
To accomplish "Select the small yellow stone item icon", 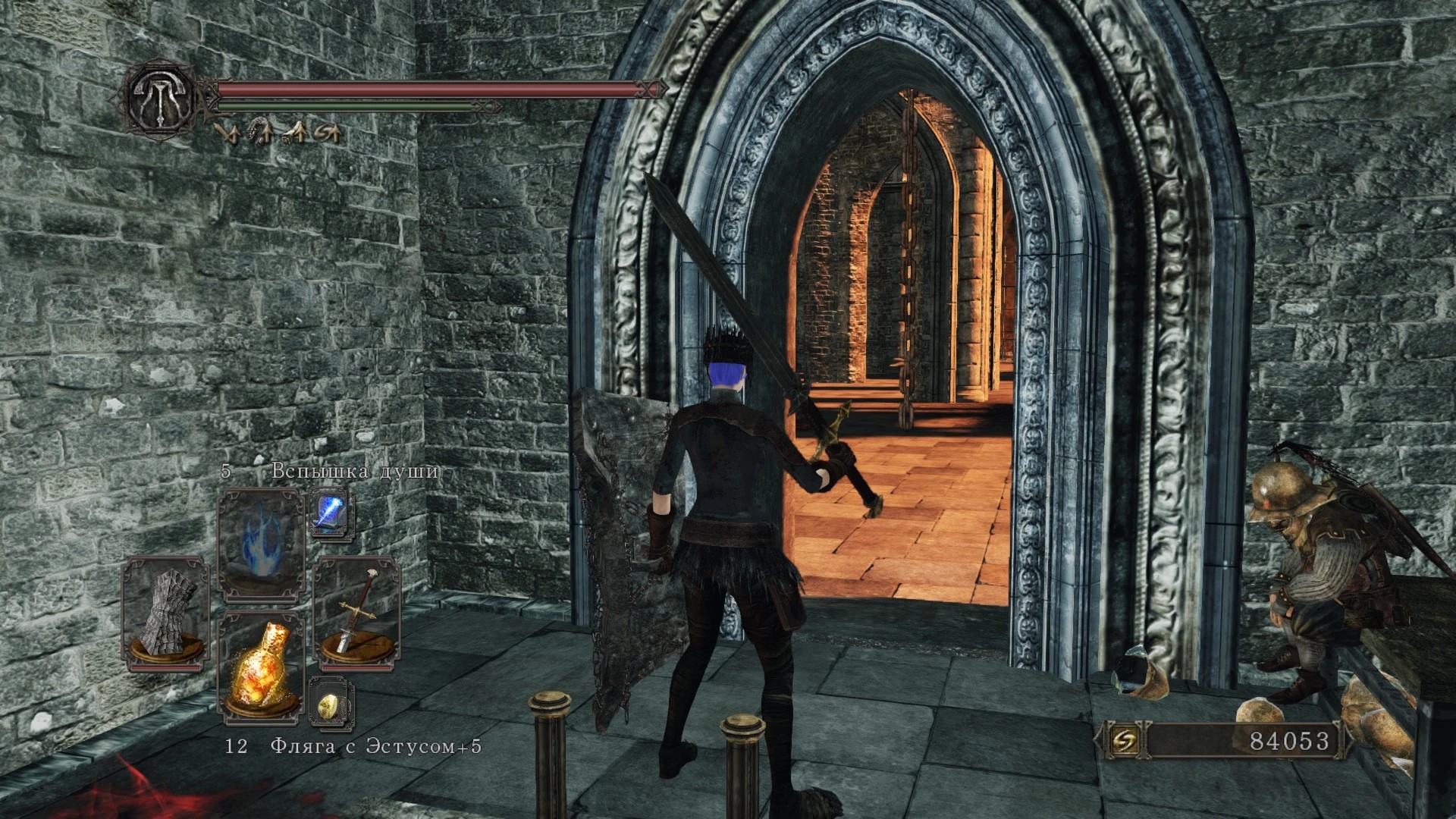I will [331, 705].
